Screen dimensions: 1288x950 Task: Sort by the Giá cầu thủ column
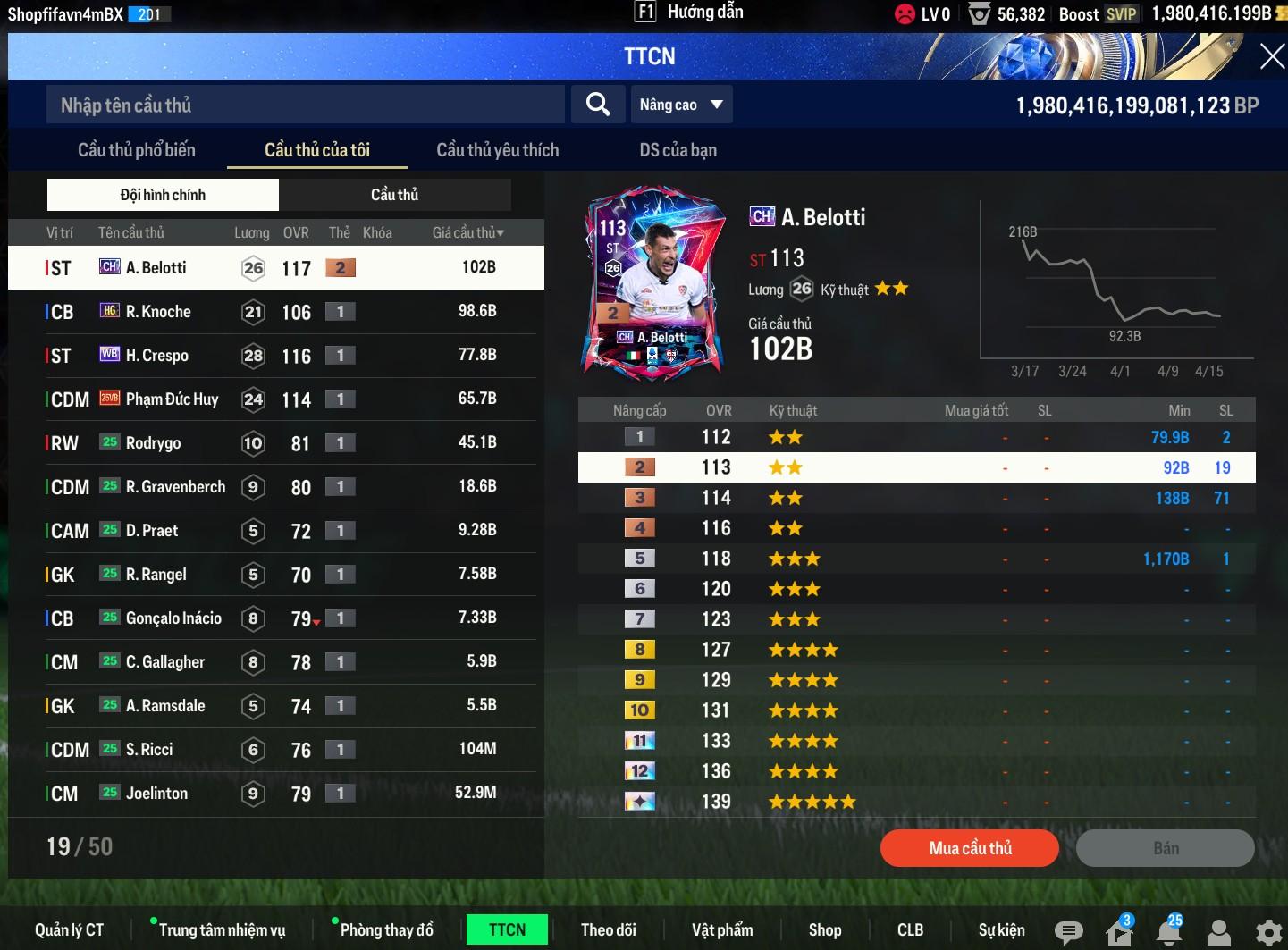coord(467,232)
